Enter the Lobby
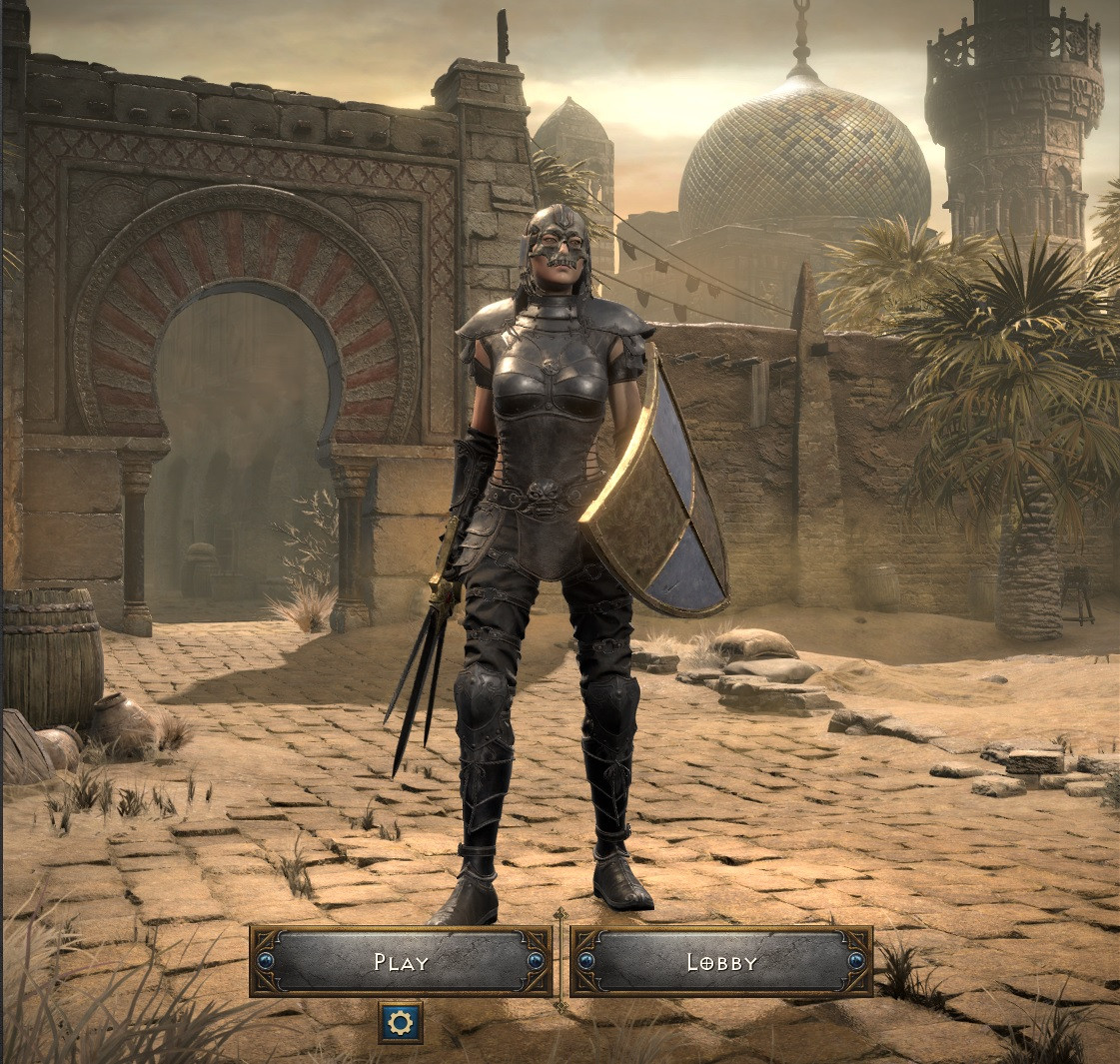Viewport: 1120px width, 1064px height. click(720, 961)
